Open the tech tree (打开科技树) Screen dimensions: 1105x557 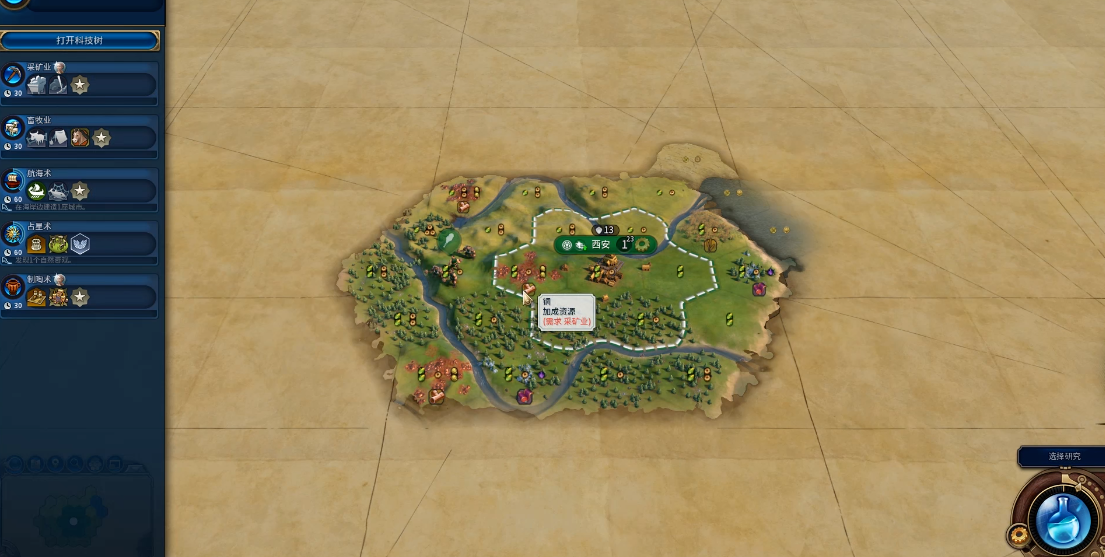(79, 40)
